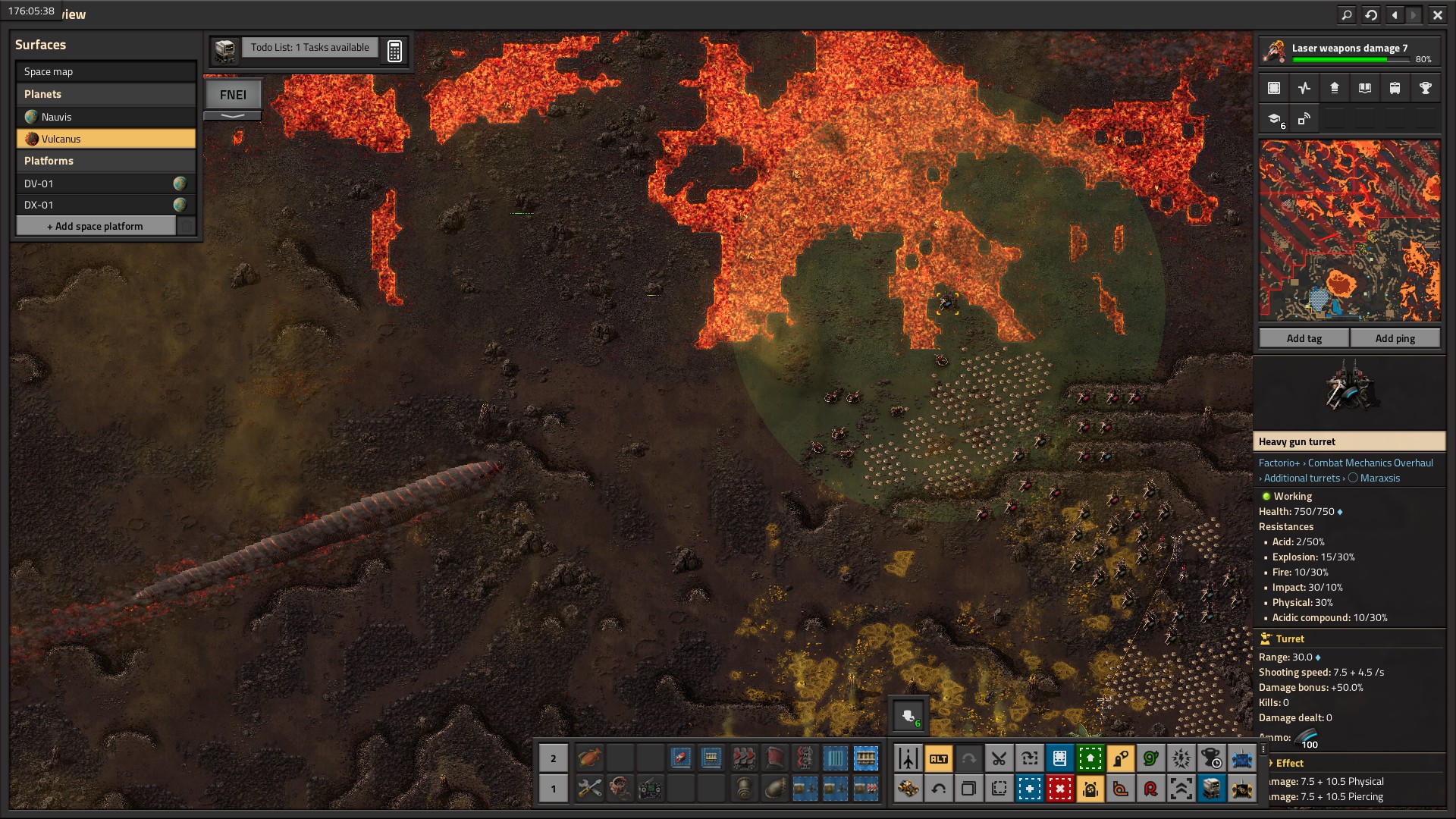Open the map search magnifier
The image size is (1456, 819).
pyautogui.click(x=1346, y=14)
